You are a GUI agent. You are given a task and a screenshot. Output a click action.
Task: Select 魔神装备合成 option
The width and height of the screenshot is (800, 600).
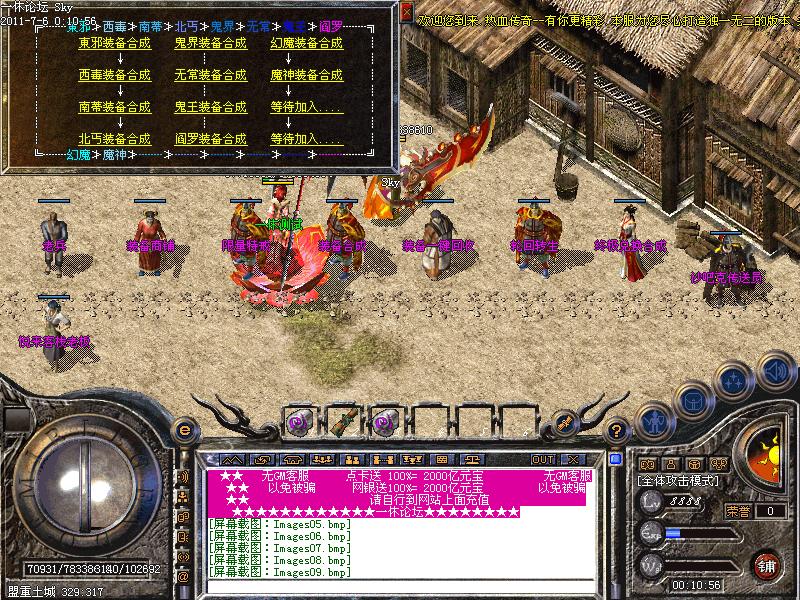click(306, 75)
